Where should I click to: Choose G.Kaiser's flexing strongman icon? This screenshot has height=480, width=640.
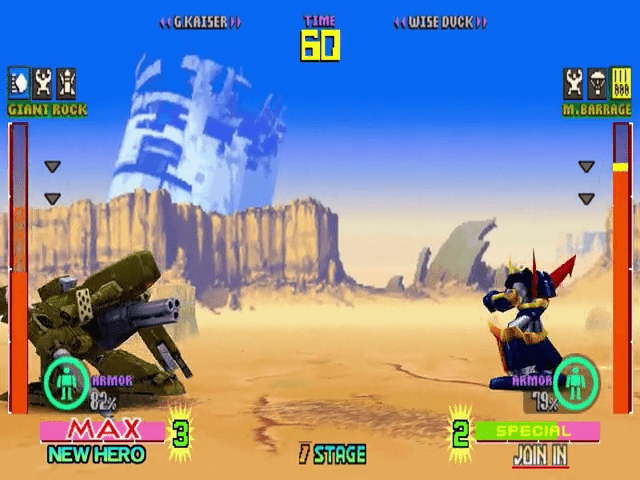click(43, 80)
